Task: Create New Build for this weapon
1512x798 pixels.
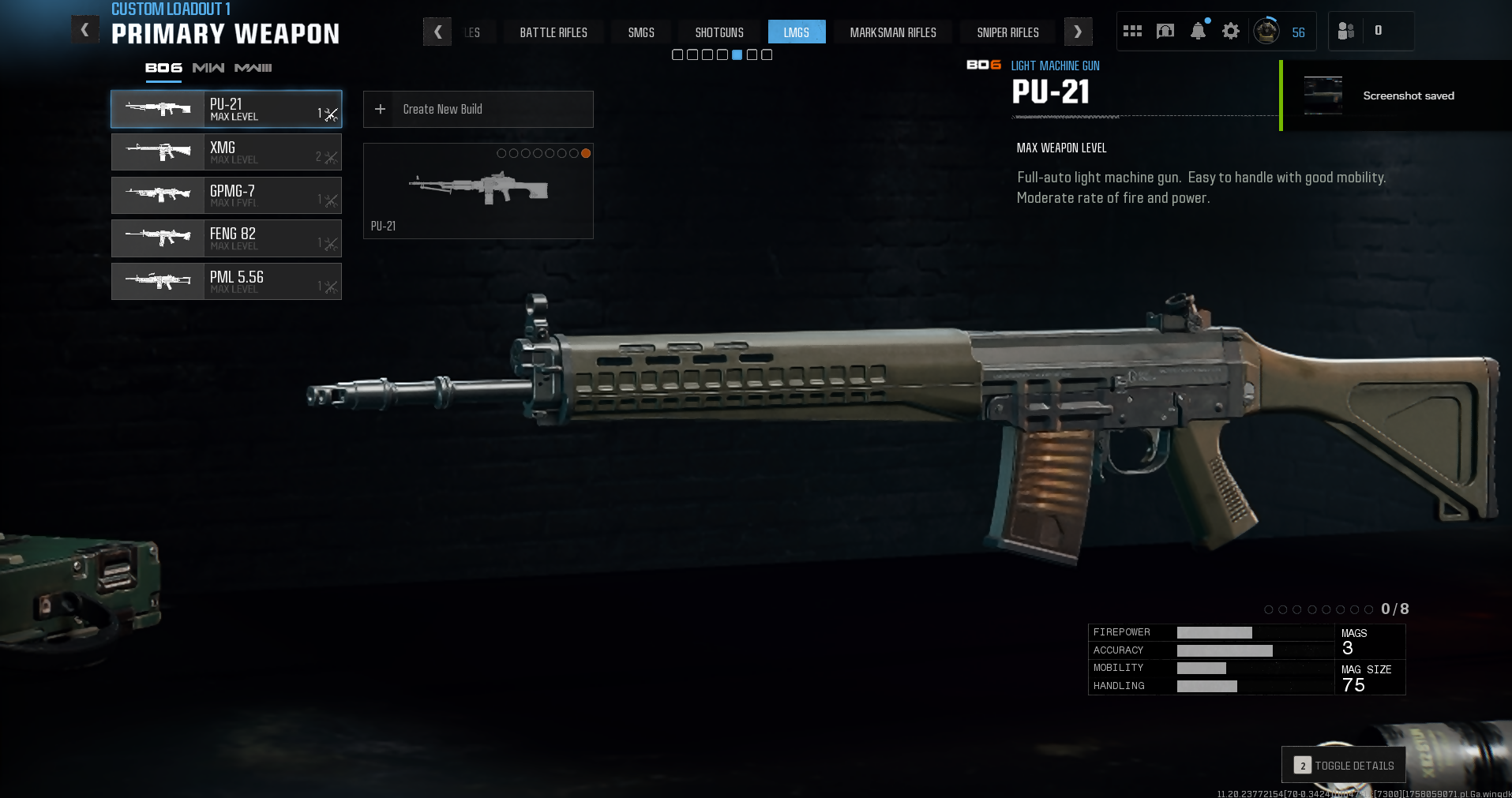Action: (x=478, y=110)
